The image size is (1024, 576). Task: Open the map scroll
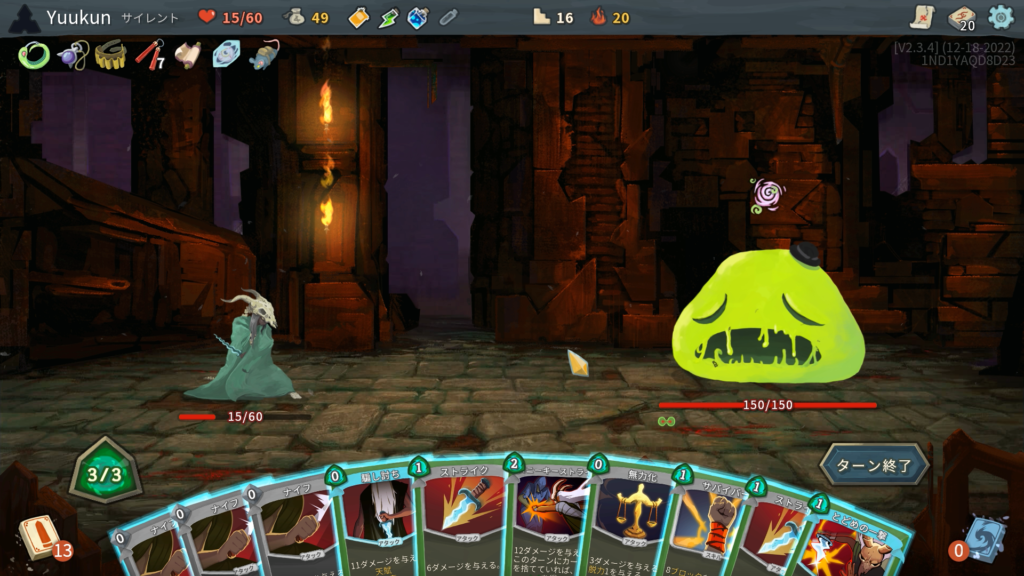click(x=922, y=17)
